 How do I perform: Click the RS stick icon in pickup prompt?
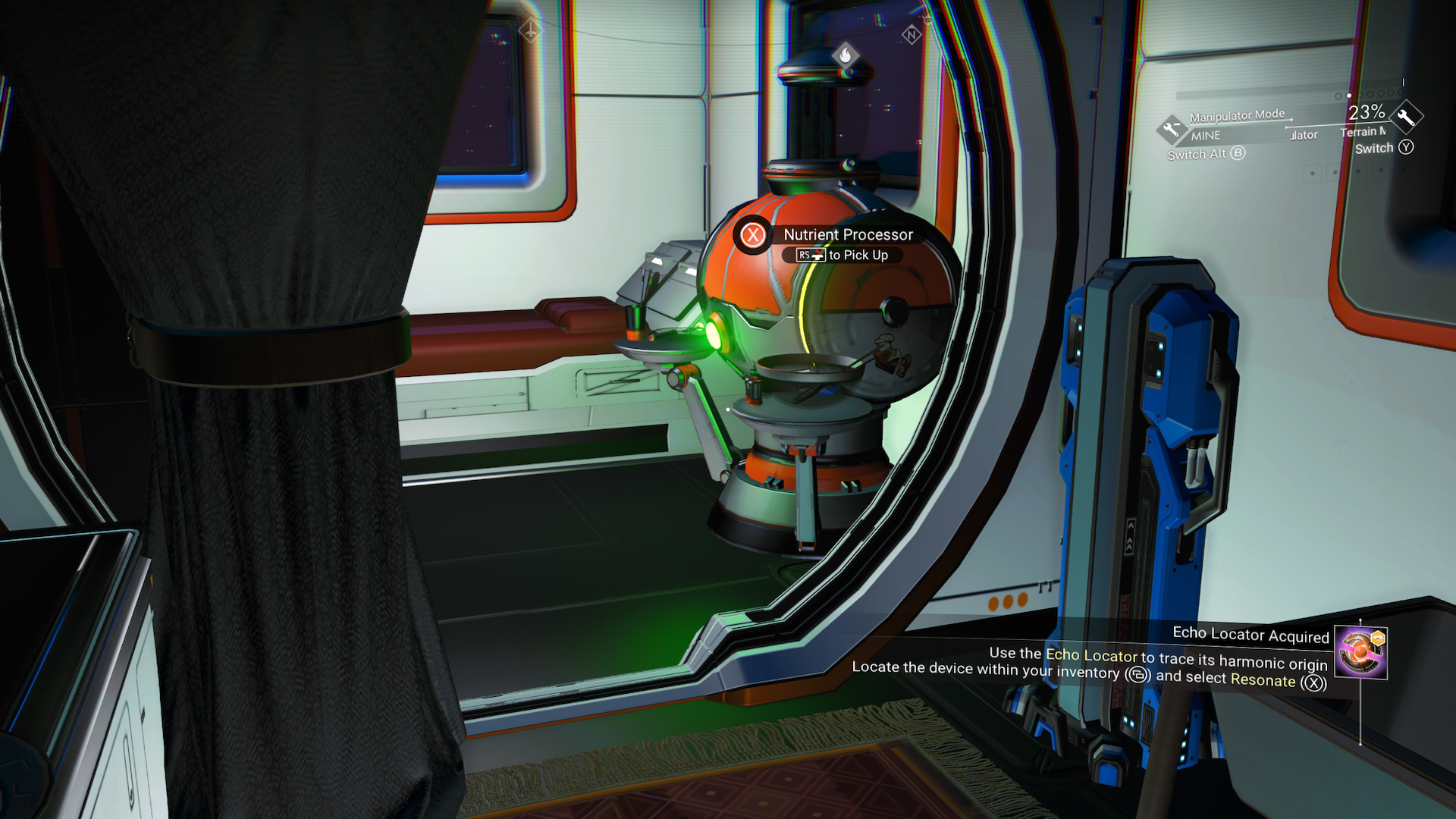810,256
